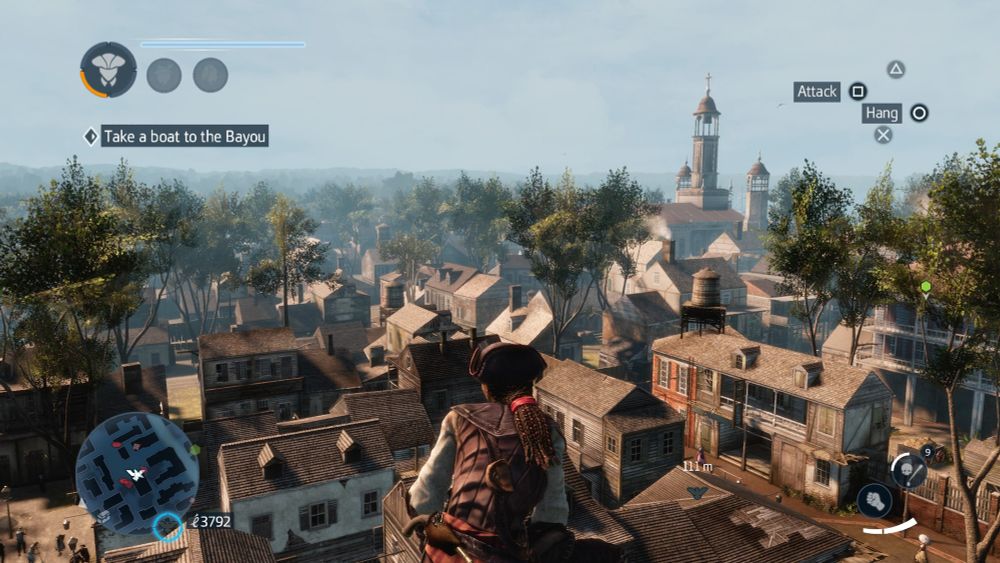Choose the fist unarmed weapon icon
1000x563 pixels.
coord(872,500)
